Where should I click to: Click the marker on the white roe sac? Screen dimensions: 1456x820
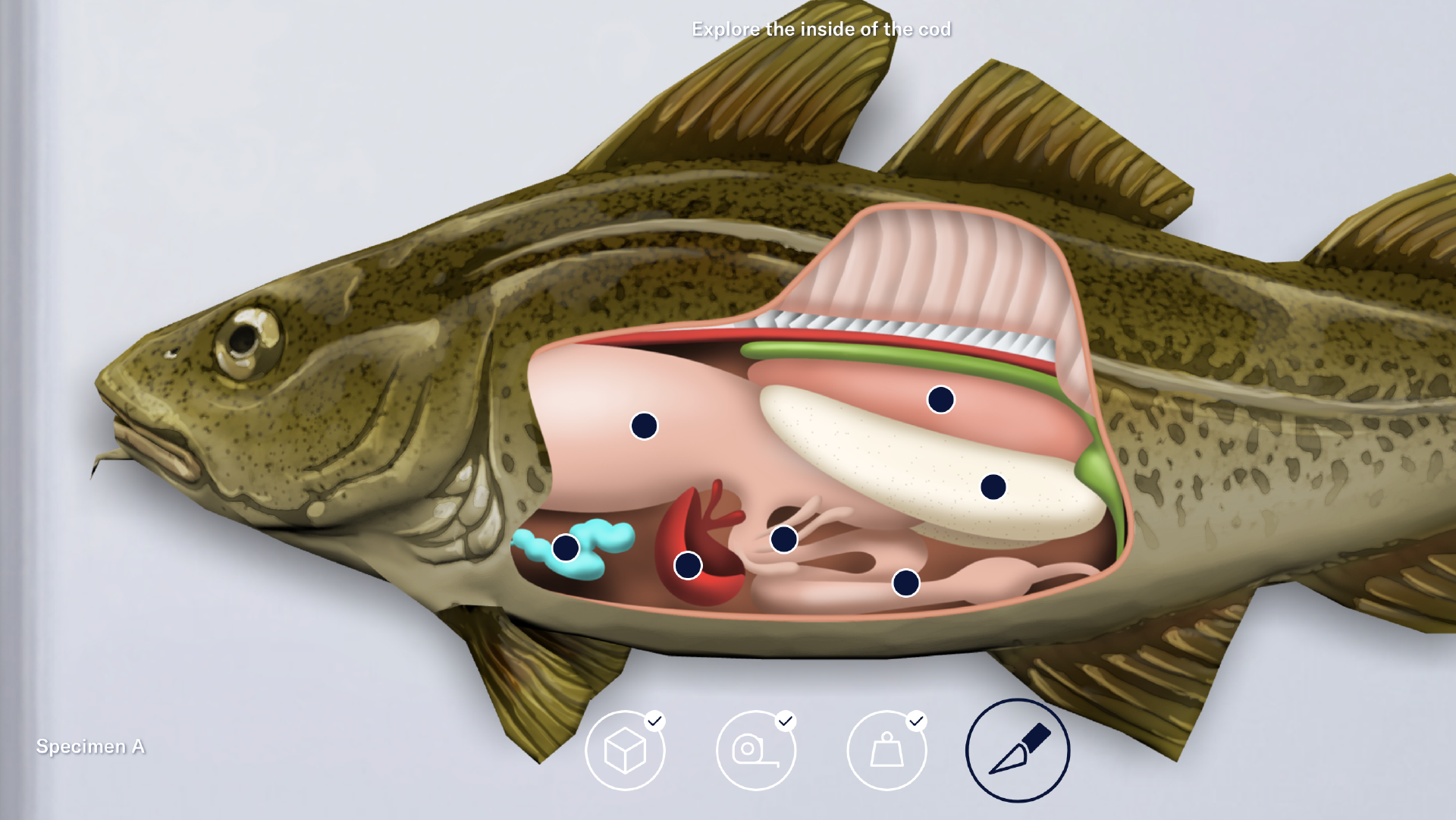(x=993, y=486)
